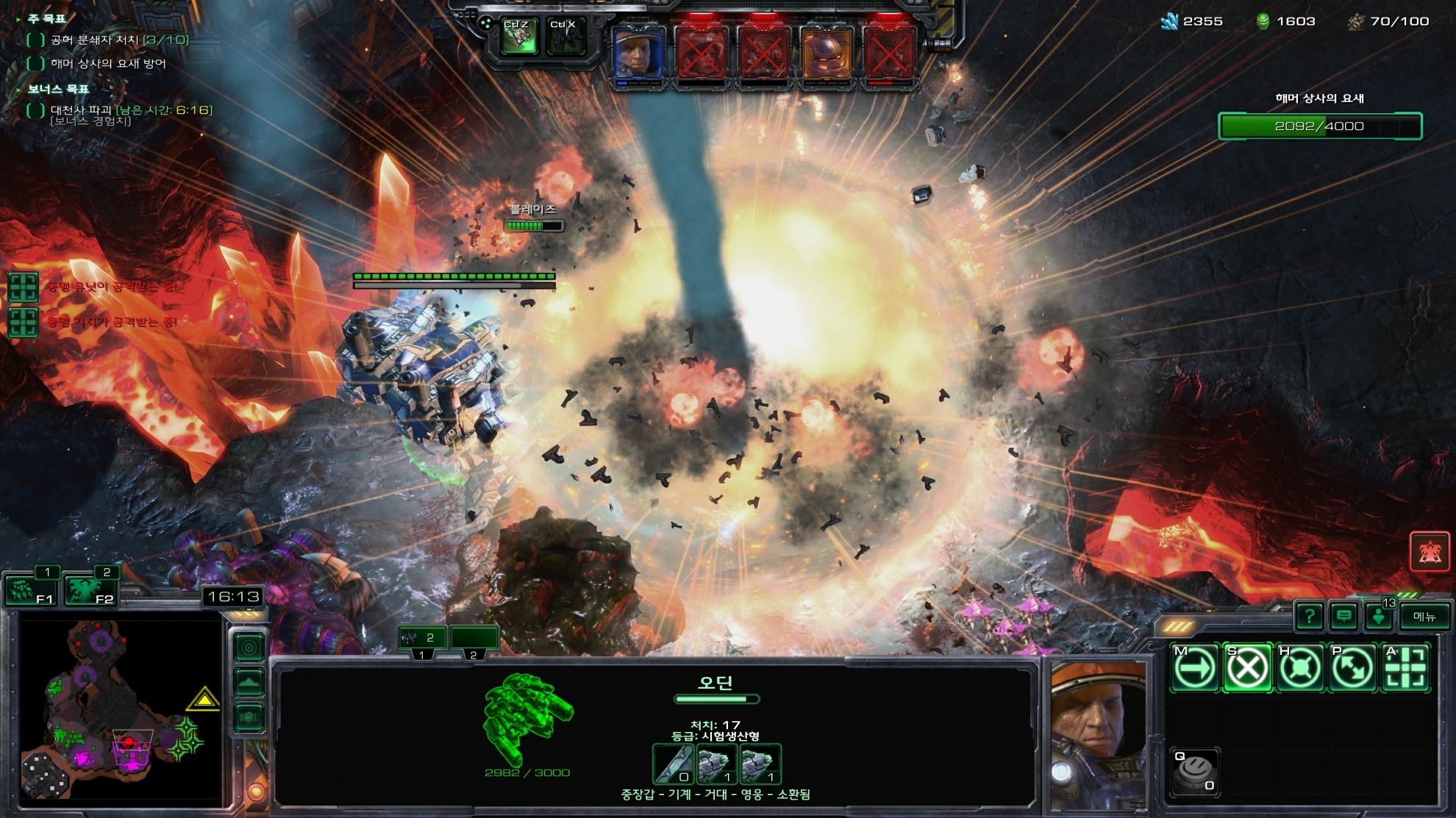Open the 메뉴 game menu
This screenshot has height=818, width=1456.
[x=1424, y=617]
